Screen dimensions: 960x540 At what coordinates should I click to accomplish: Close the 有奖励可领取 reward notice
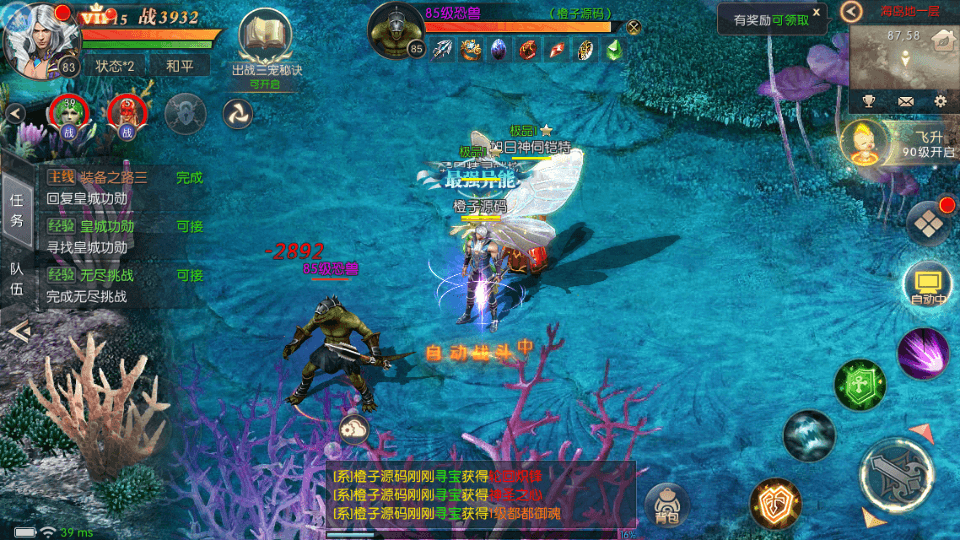[816, 12]
